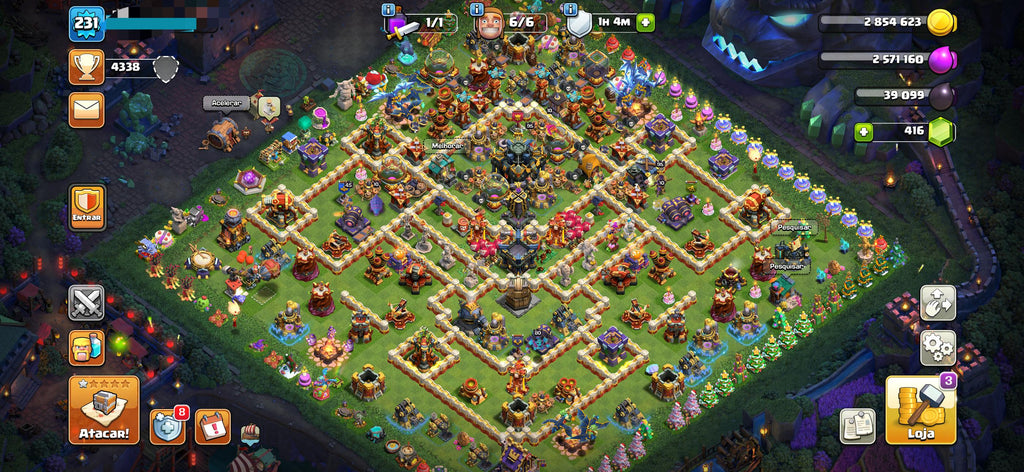Add gems with the green plus

click(x=865, y=131)
